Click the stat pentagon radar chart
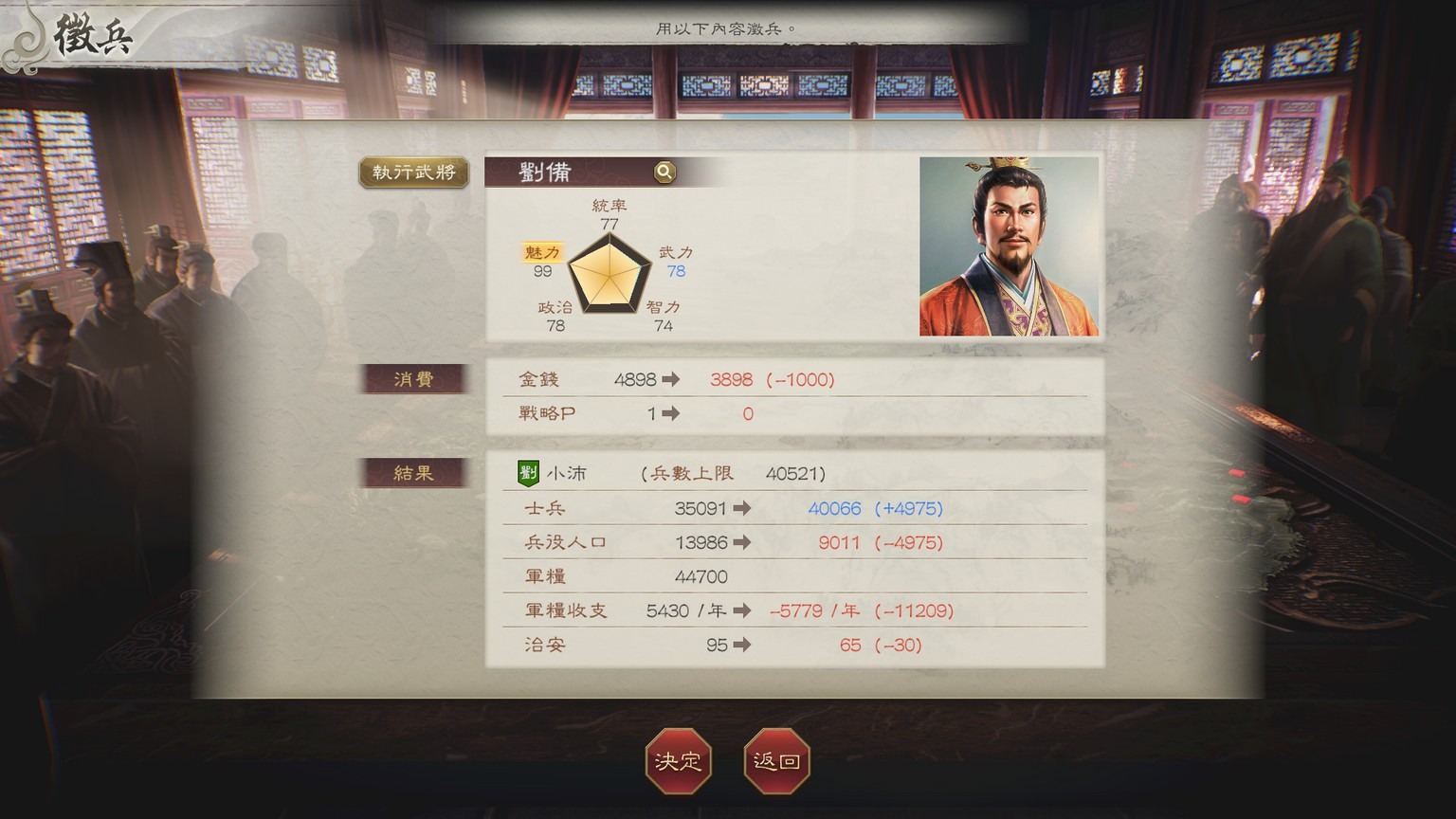The image size is (1456, 819). pos(609,275)
